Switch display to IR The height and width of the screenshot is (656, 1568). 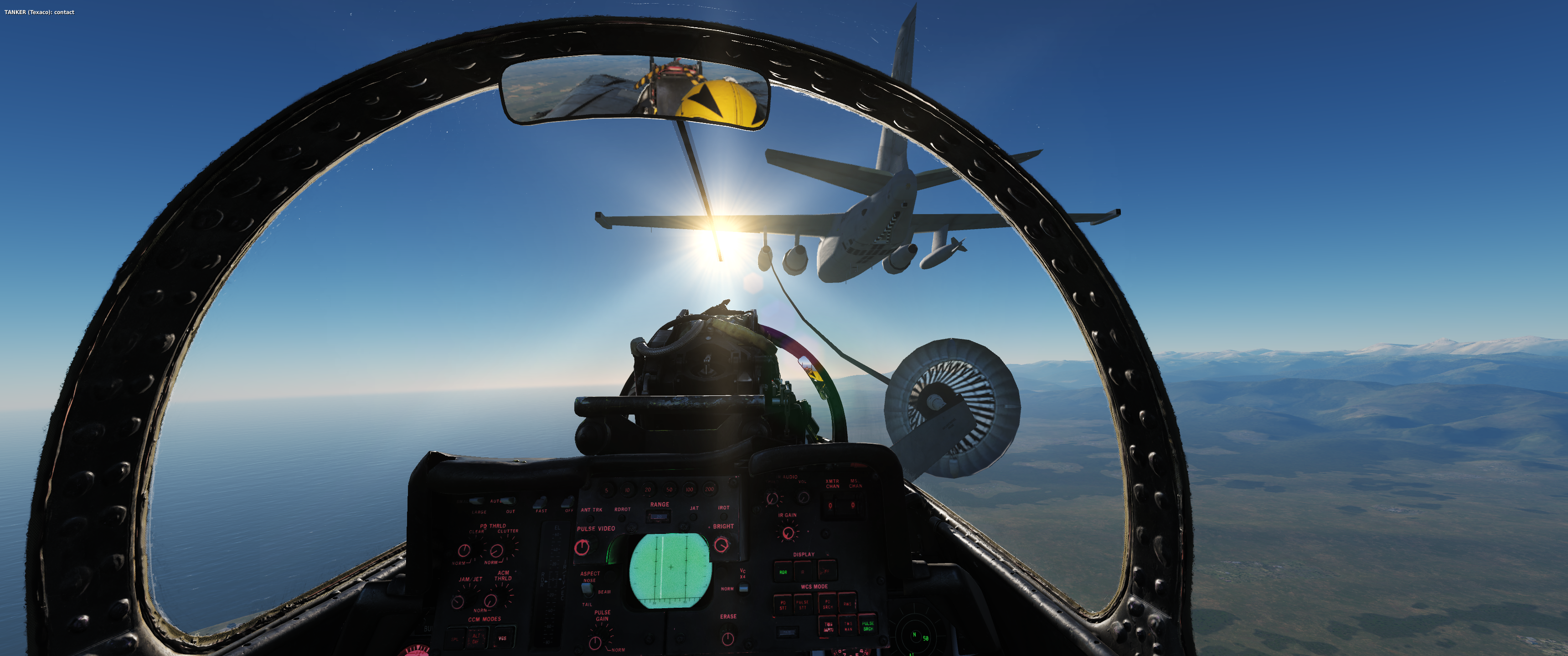[x=803, y=572]
